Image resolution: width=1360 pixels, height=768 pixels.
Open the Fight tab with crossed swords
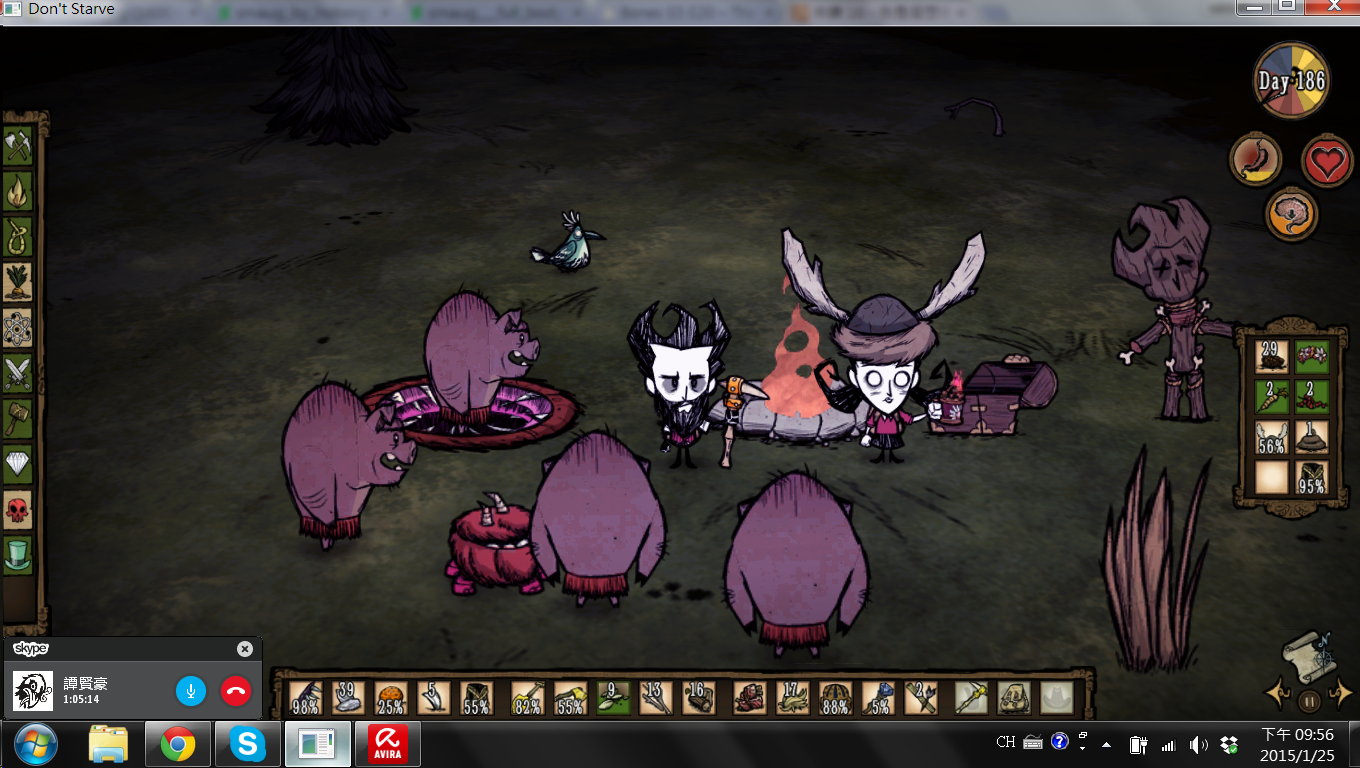pyautogui.click(x=18, y=368)
